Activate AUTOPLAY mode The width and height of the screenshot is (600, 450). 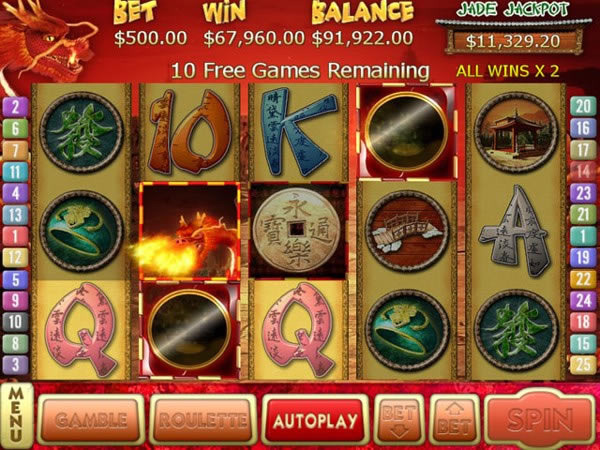pos(314,420)
